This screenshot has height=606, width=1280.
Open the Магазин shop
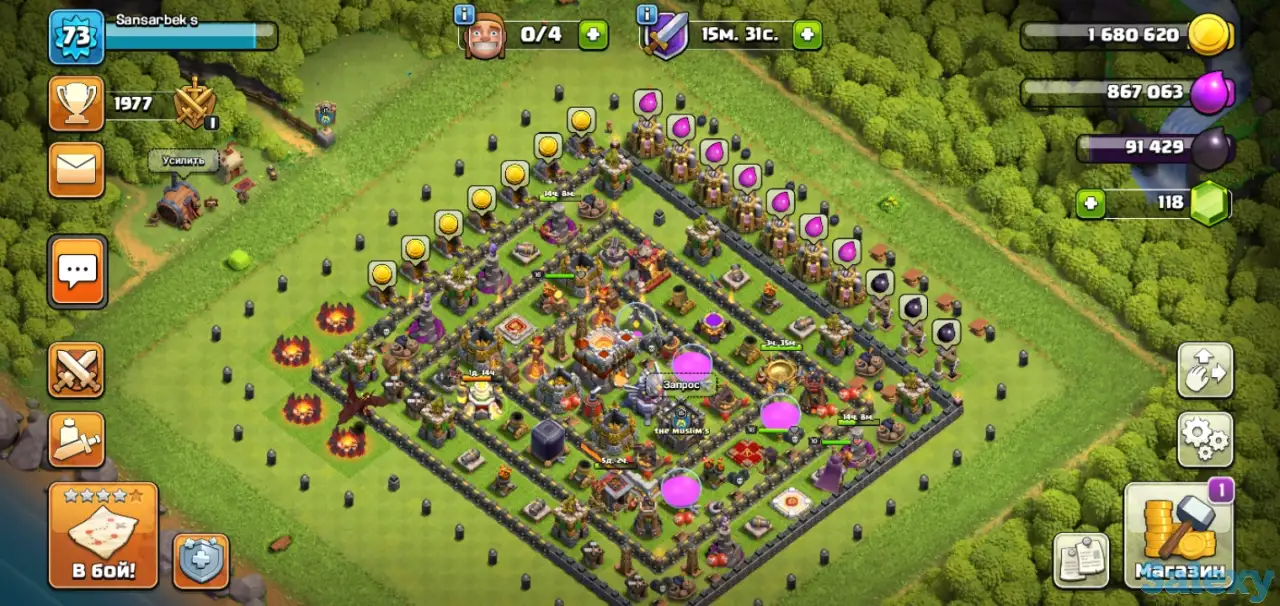(1180, 535)
